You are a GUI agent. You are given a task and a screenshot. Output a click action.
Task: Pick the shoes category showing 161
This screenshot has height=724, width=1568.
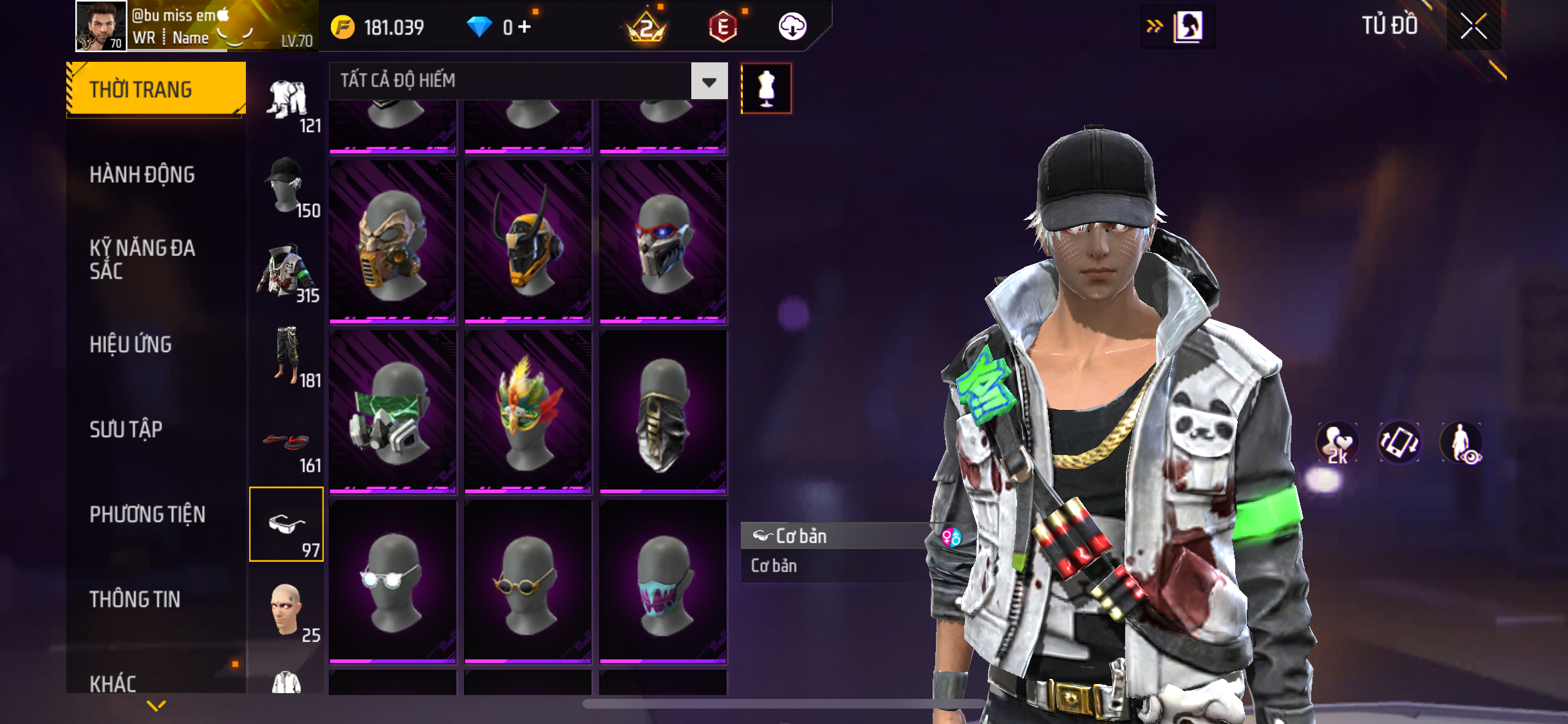[x=287, y=443]
